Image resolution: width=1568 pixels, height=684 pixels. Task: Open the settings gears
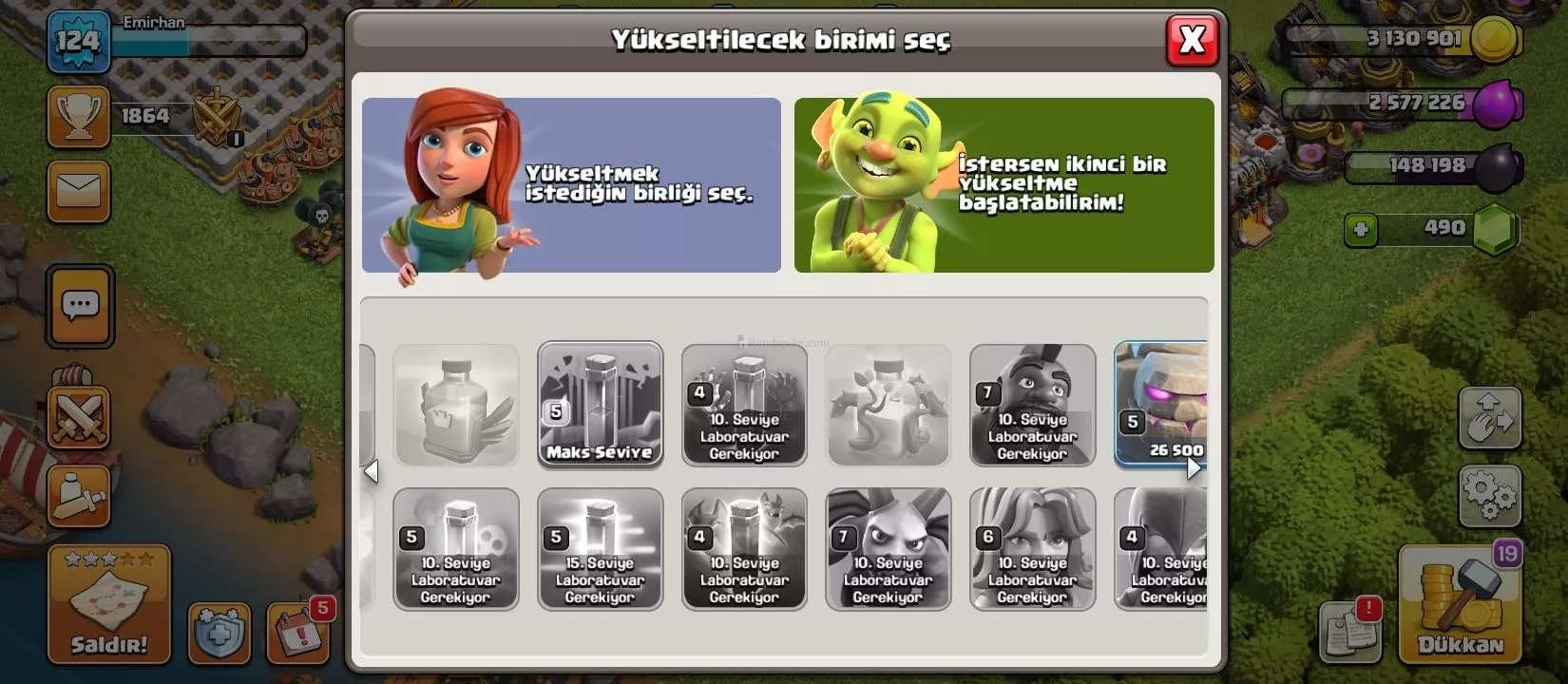1489,492
